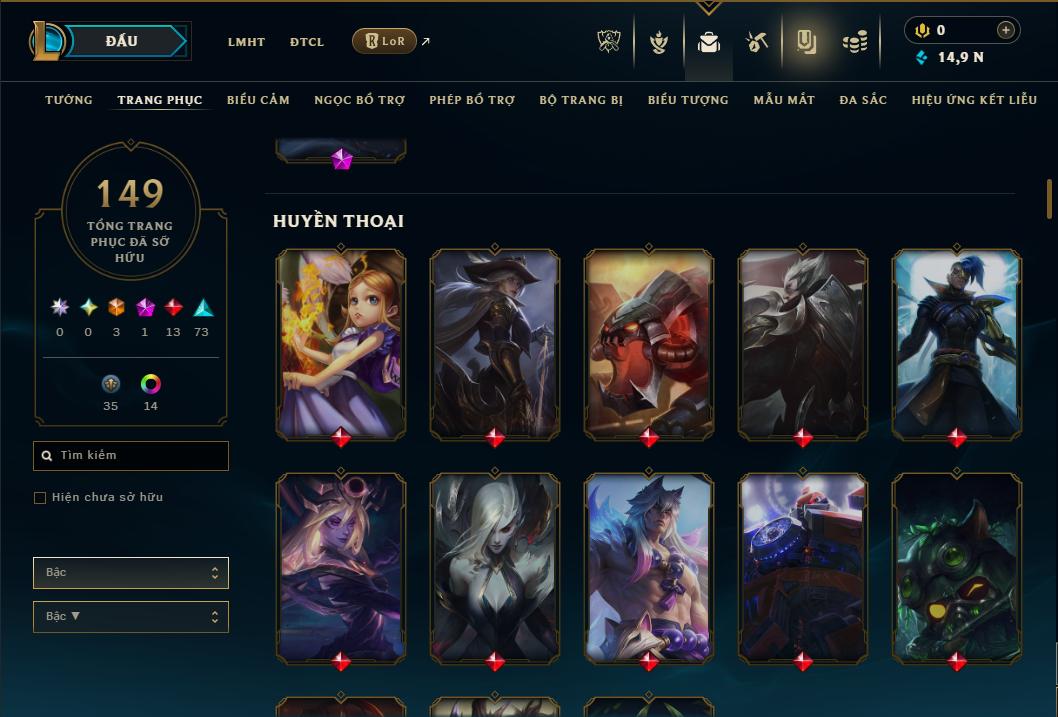This screenshot has width=1058, height=717.
Task: Switch to the MẪU MẮT tab
Action: (x=784, y=100)
